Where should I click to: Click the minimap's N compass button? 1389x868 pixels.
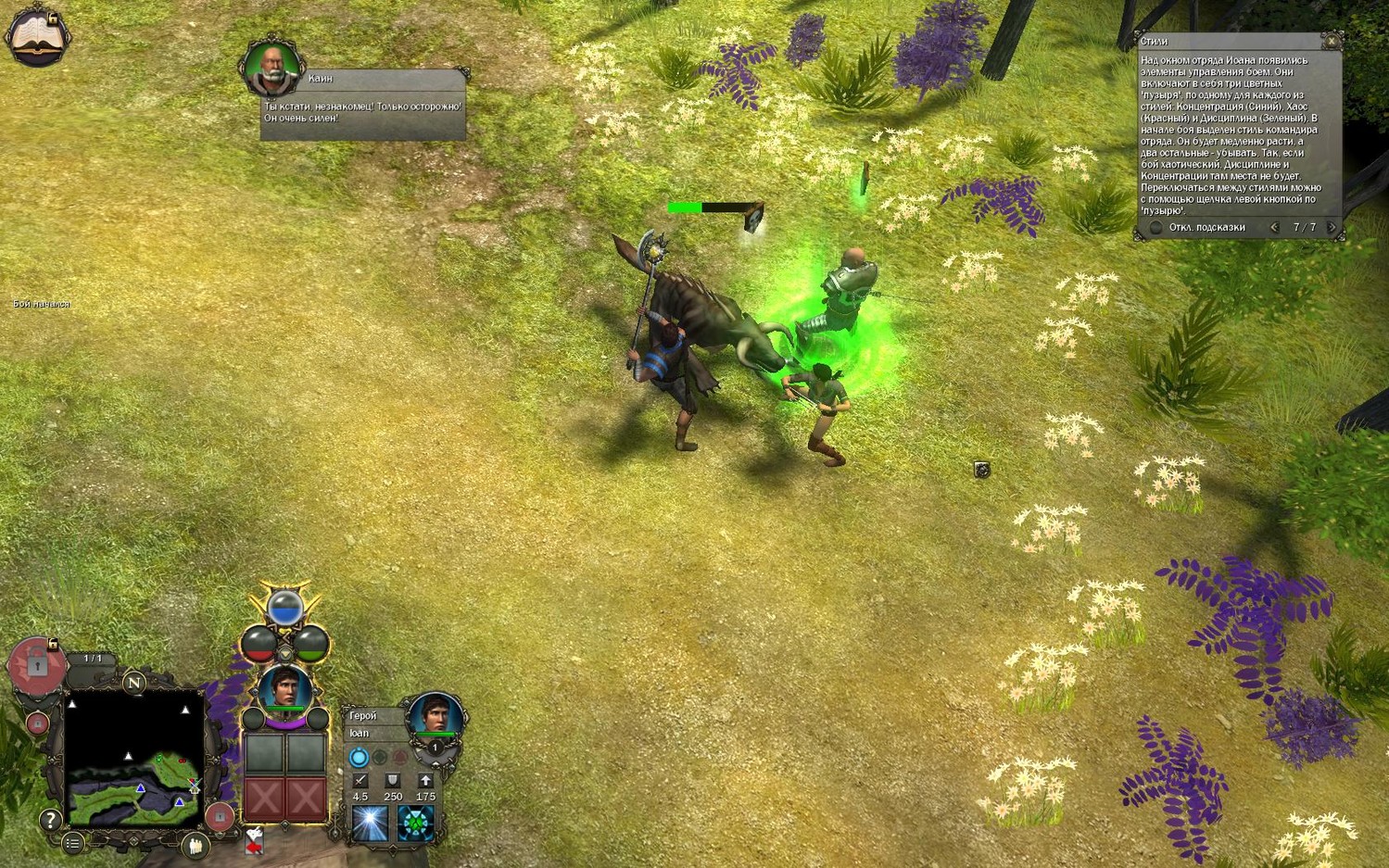pos(134,684)
